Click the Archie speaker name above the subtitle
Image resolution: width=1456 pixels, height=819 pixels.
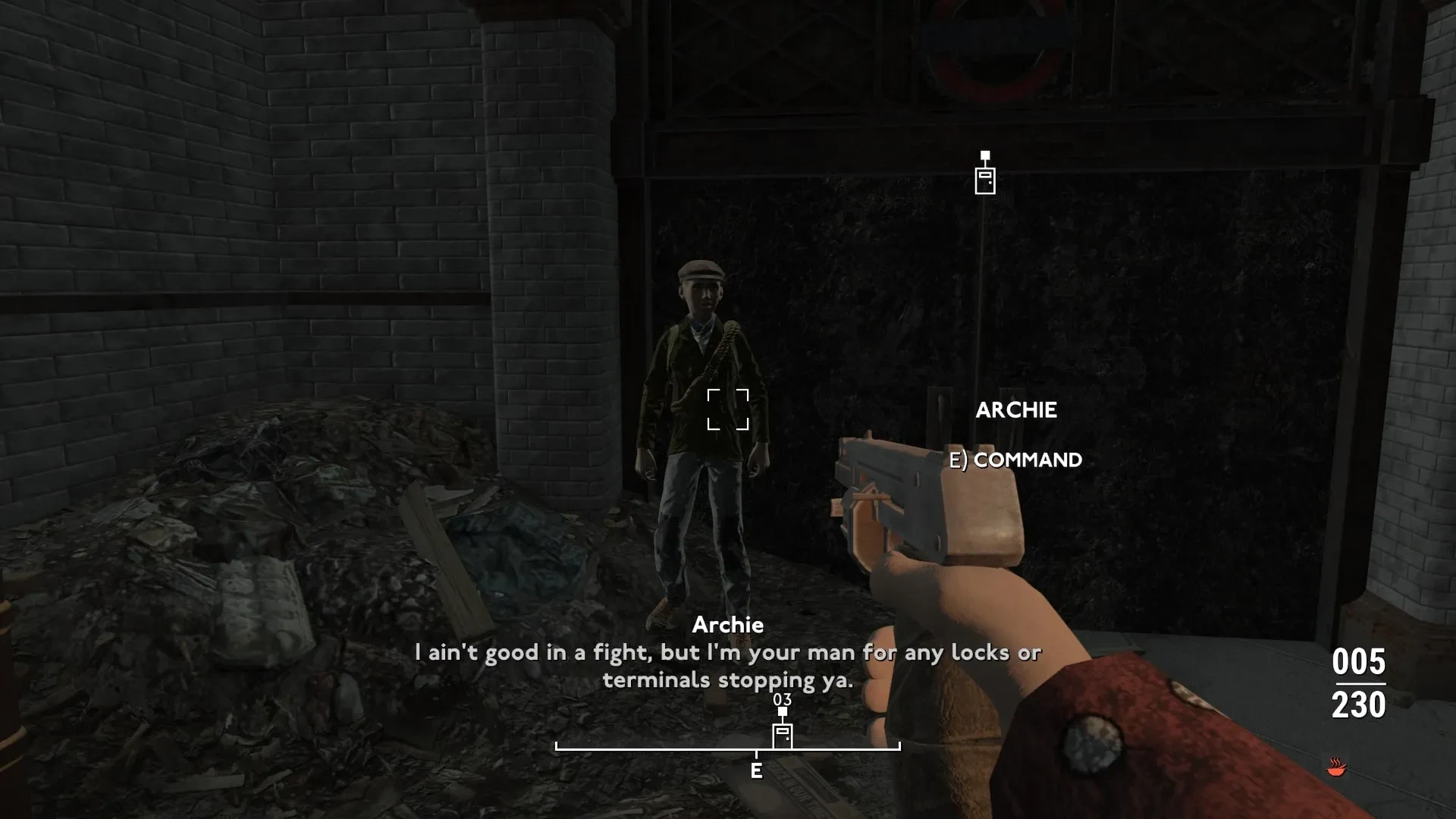pyautogui.click(x=728, y=626)
